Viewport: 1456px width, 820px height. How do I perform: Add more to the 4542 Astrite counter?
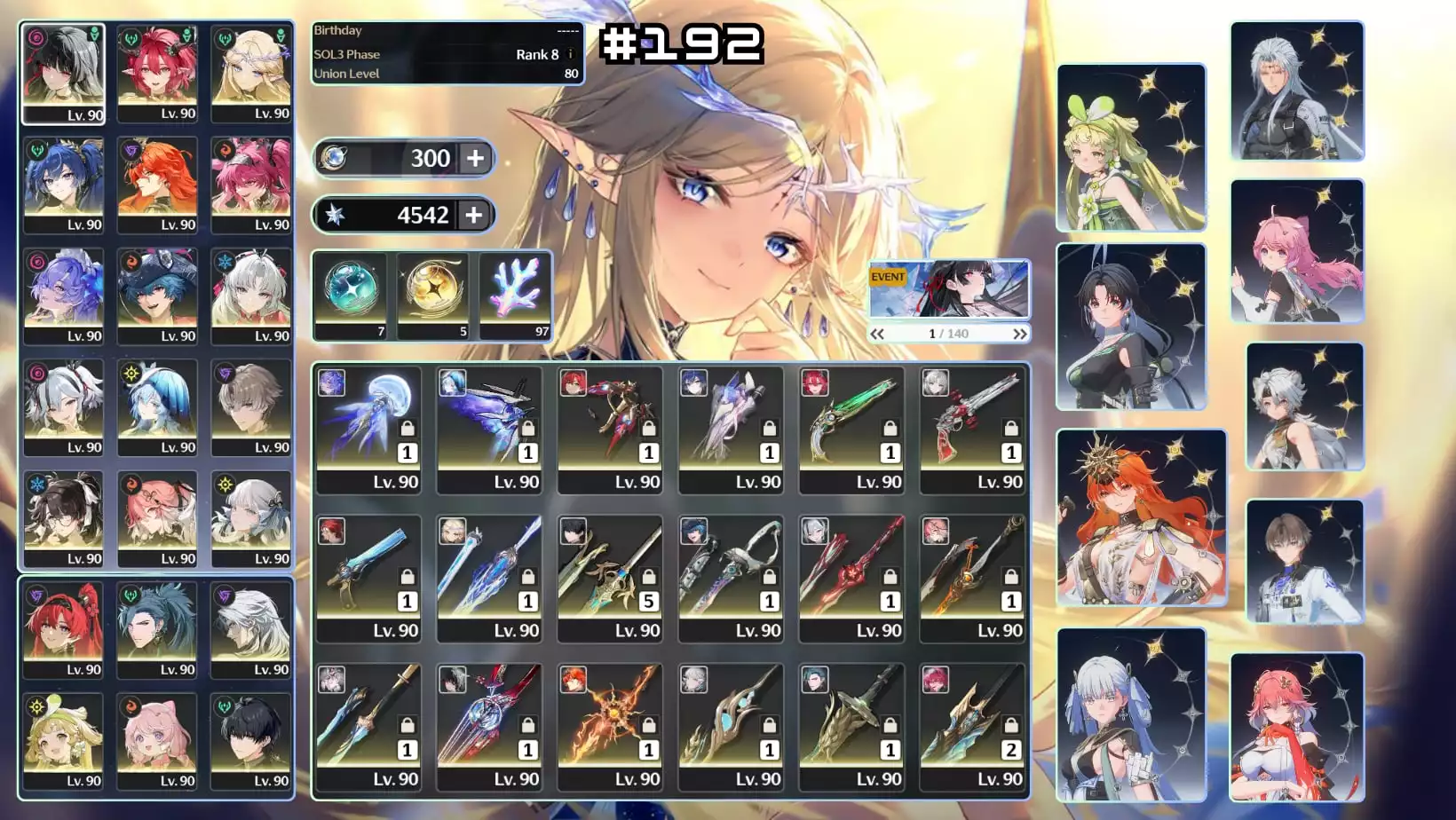474,215
